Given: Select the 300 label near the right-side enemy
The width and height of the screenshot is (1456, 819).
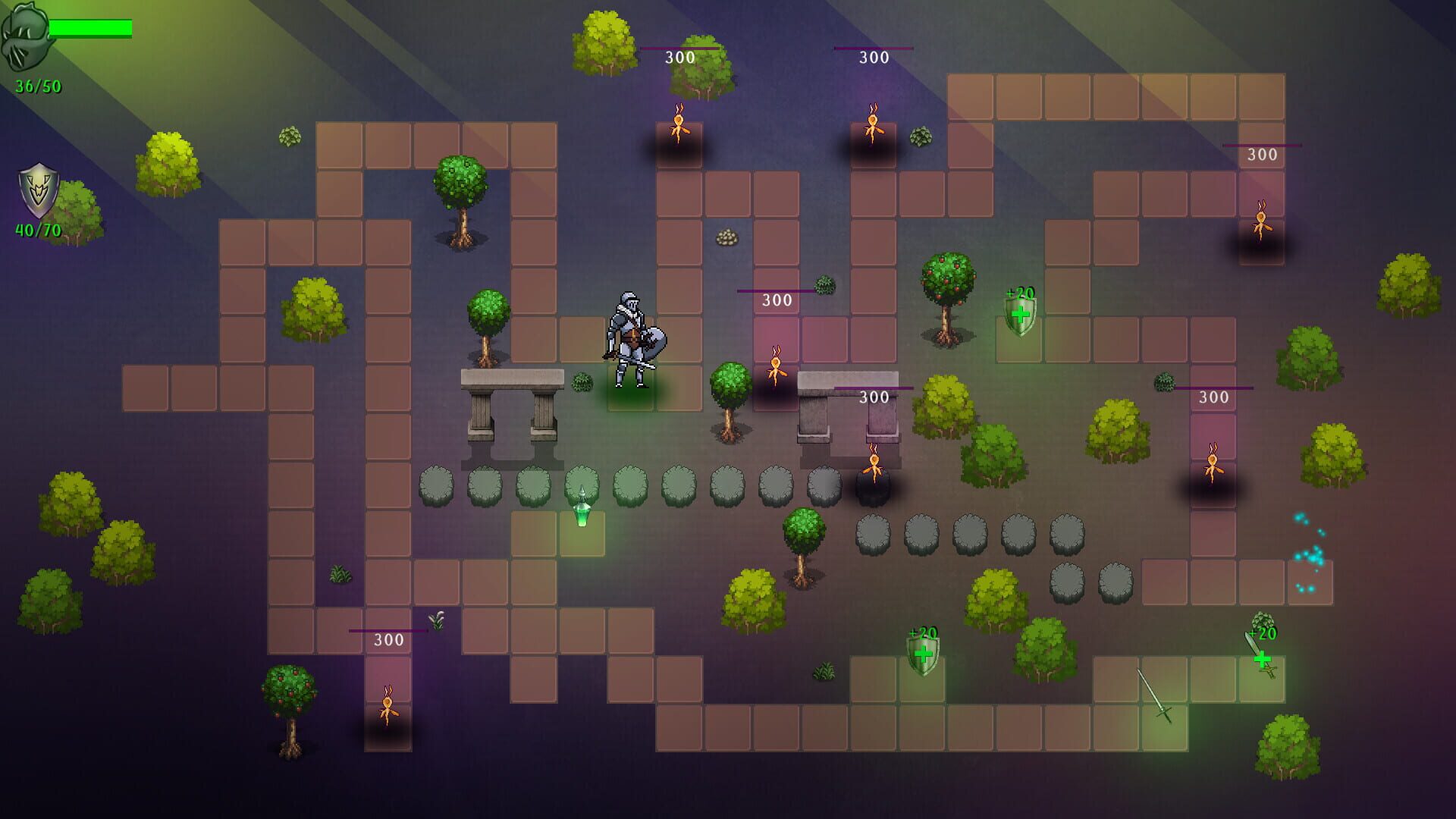Looking at the screenshot, I should (1213, 396).
